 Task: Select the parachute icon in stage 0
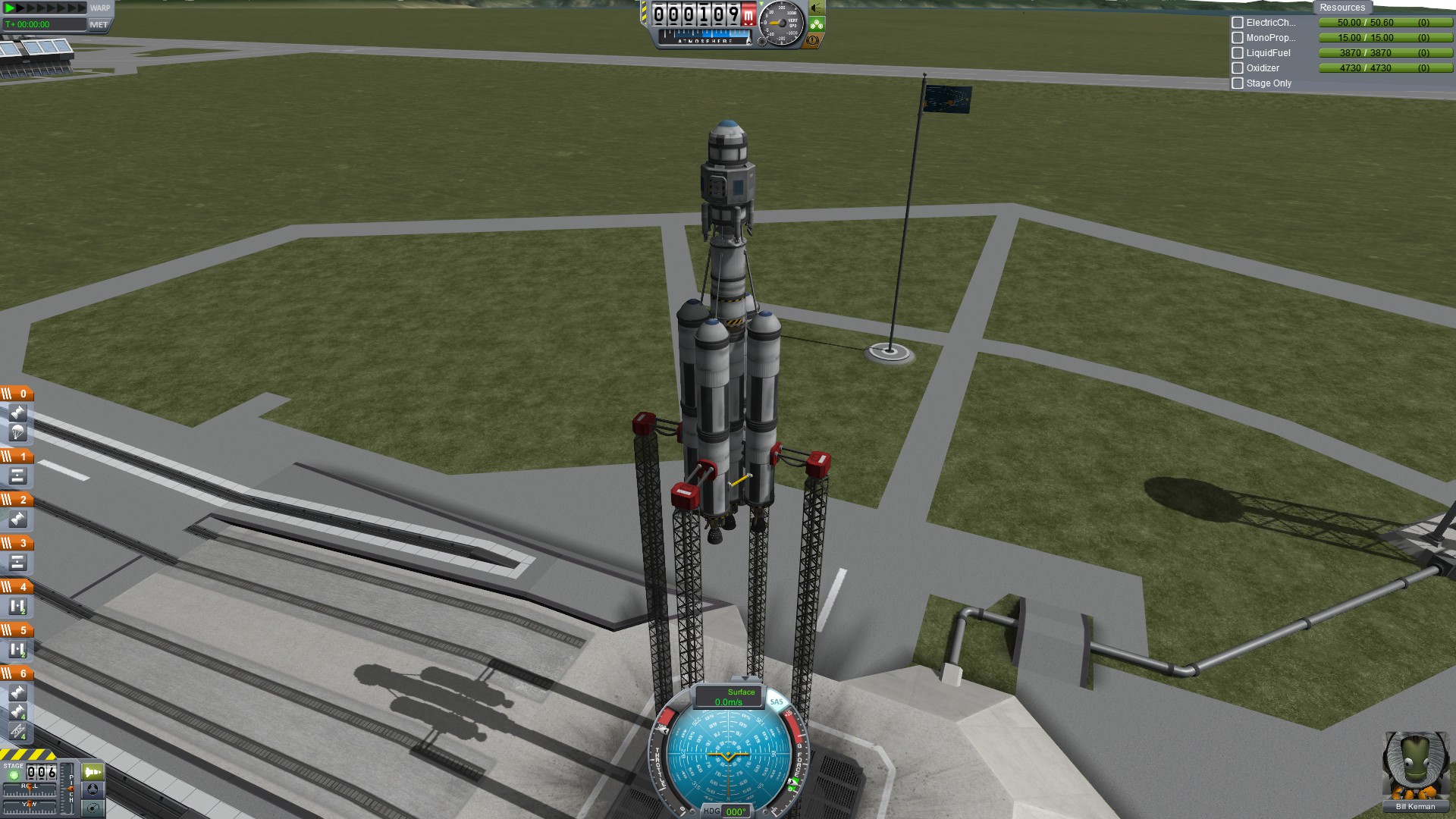(17, 432)
